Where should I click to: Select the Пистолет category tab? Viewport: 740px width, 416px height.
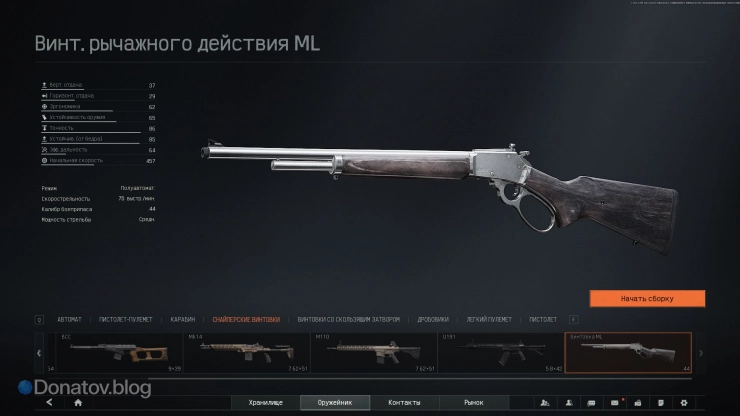click(x=543, y=320)
